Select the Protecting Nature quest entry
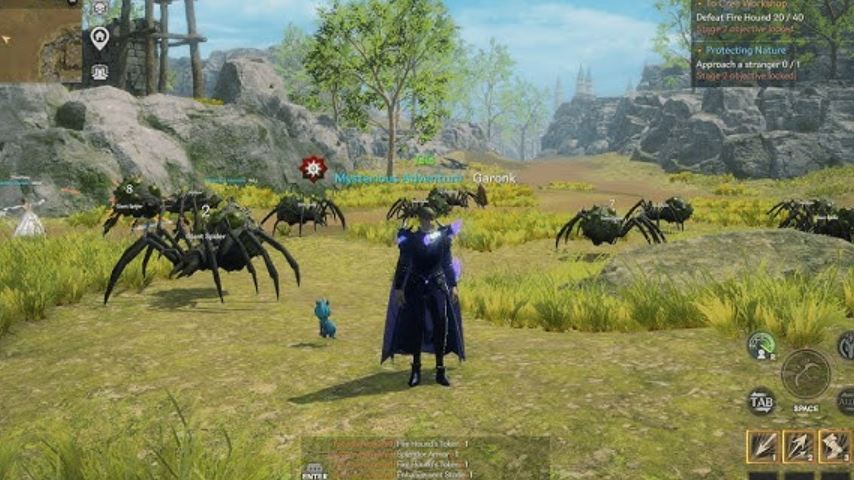This screenshot has height=480, width=854. click(x=745, y=49)
